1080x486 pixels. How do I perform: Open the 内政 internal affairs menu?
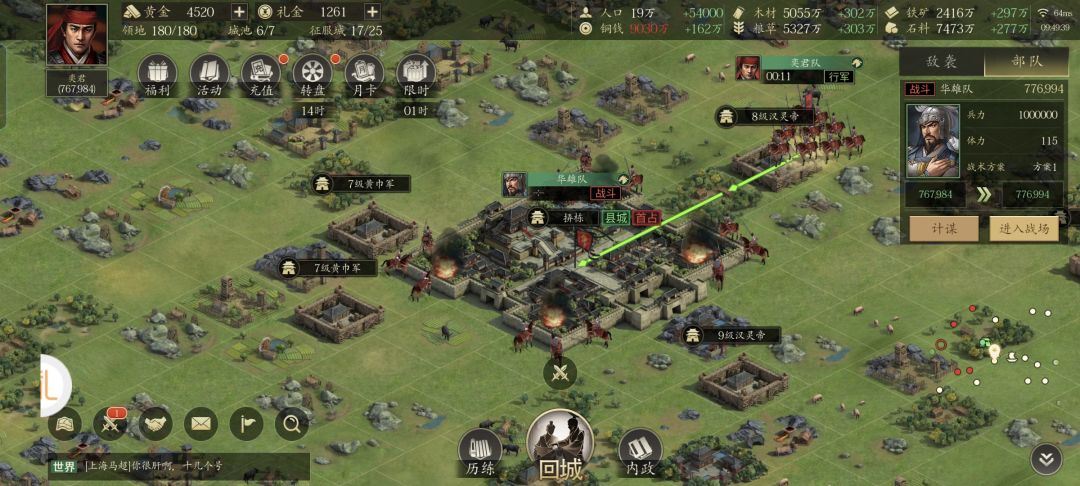(640, 453)
